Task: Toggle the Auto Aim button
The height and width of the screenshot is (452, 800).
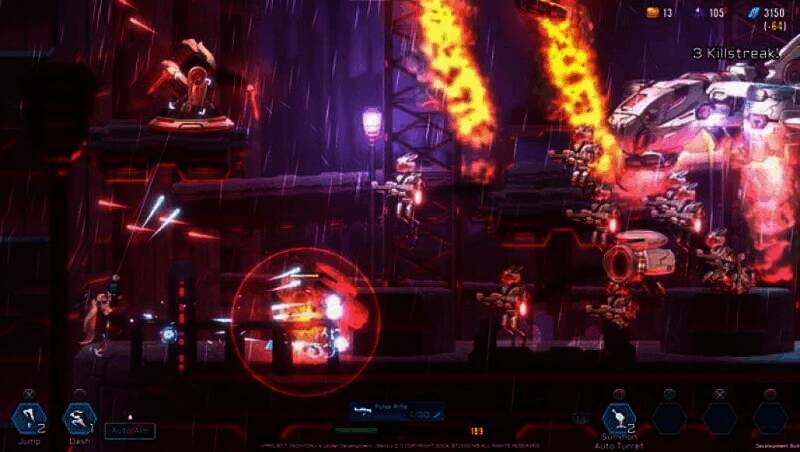Action: pos(129,429)
